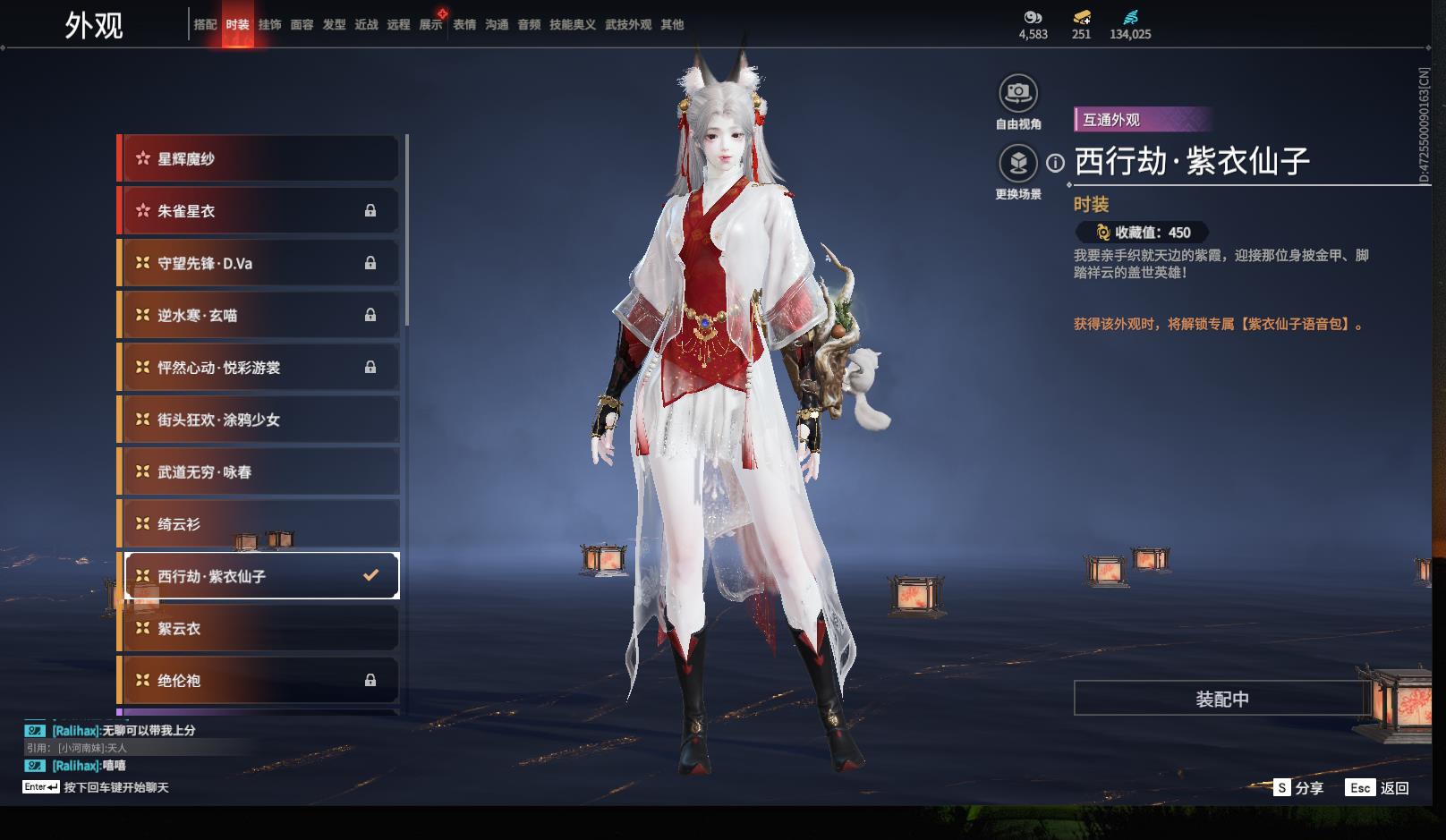Switch to the 展示 tab
This screenshot has width=1446, height=840.
[x=430, y=25]
